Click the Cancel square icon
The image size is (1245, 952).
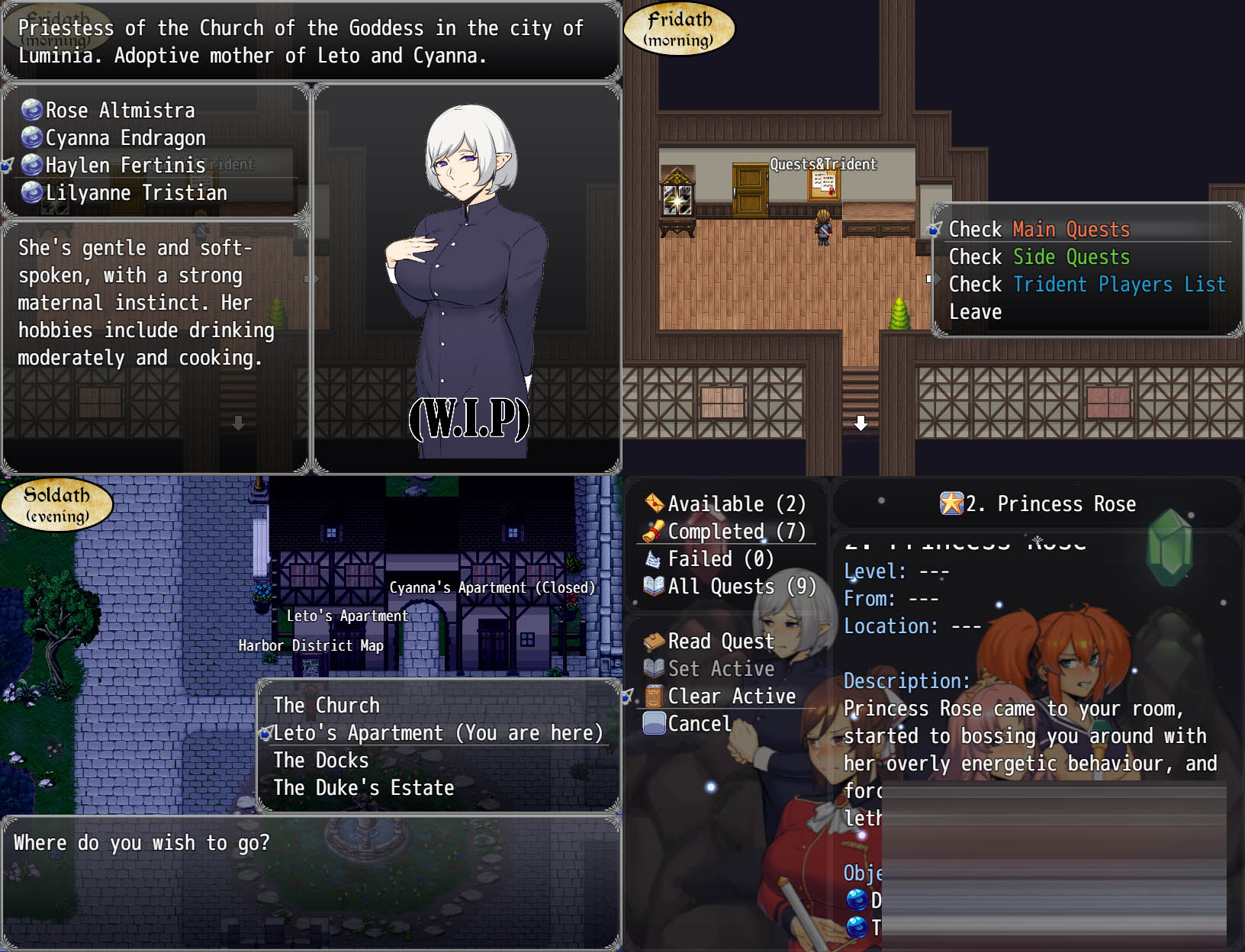[x=652, y=723]
